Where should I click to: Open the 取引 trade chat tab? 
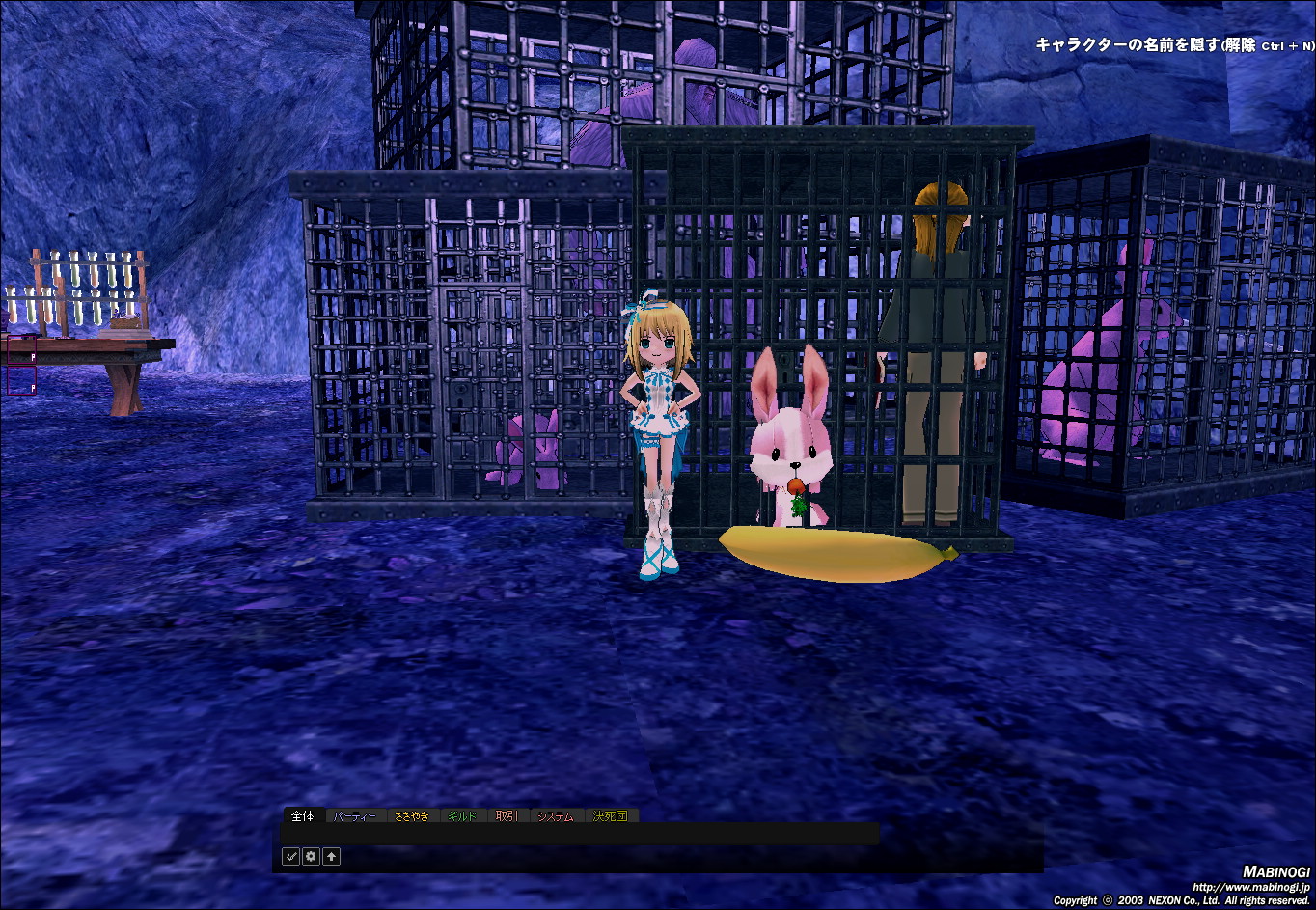507,816
